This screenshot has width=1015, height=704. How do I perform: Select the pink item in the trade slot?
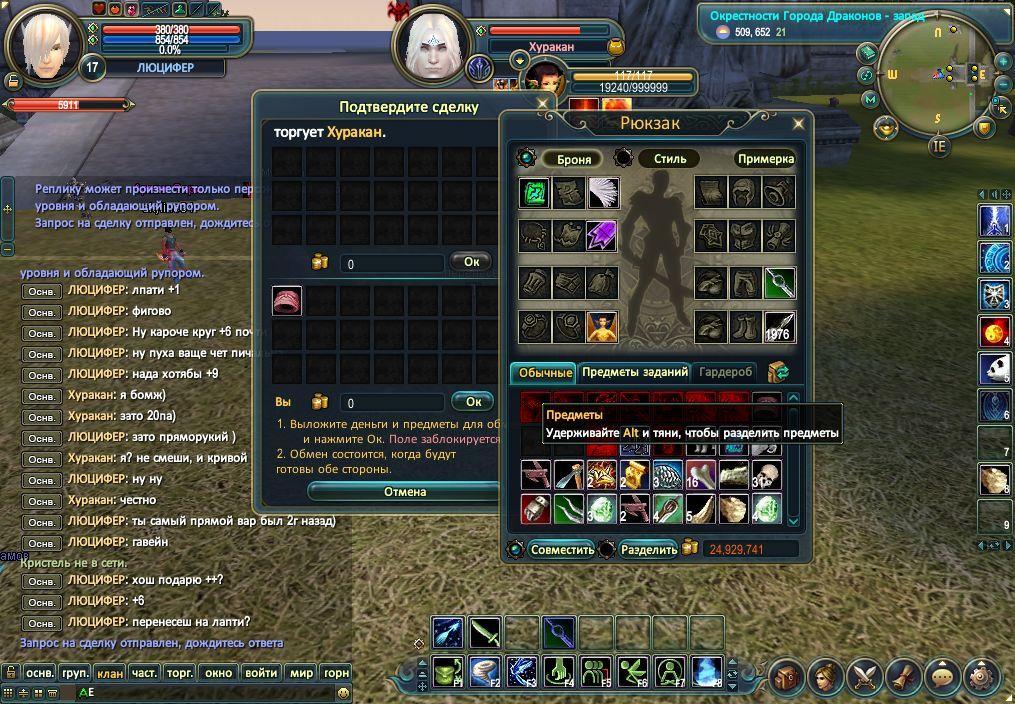click(x=288, y=300)
